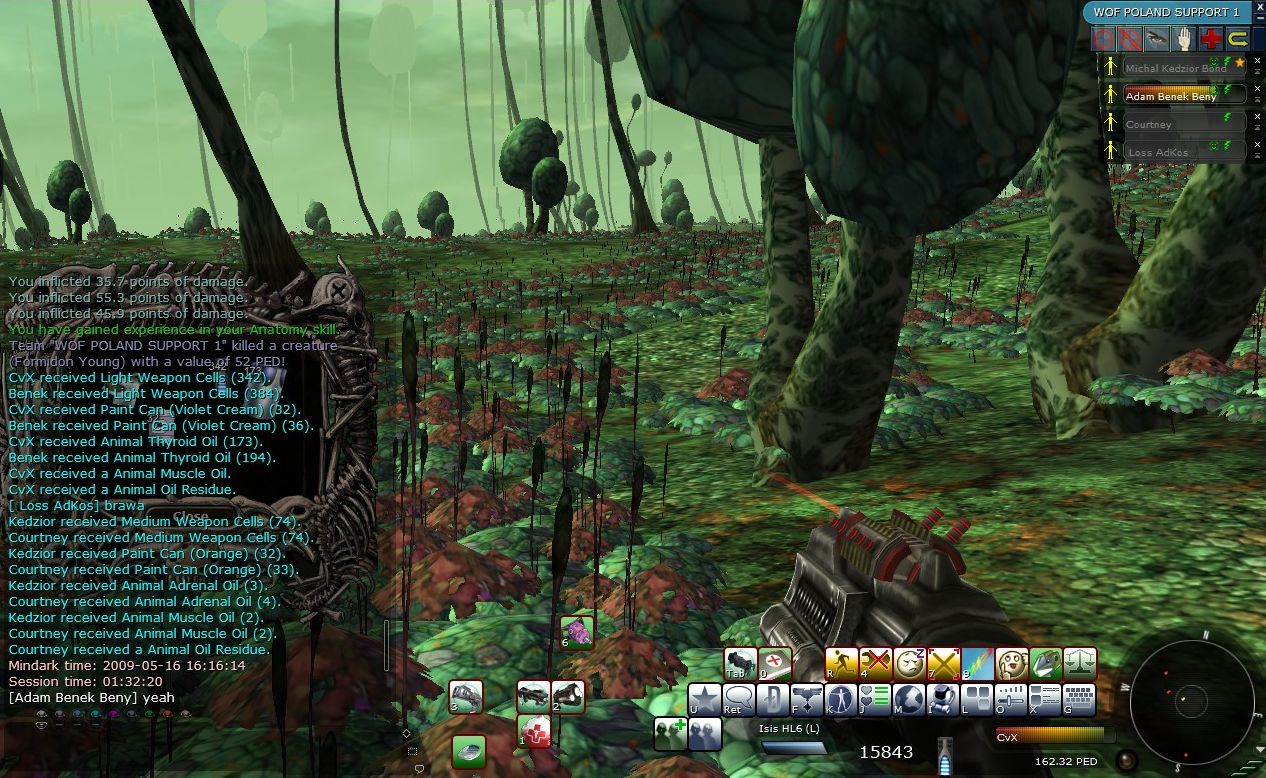The height and width of the screenshot is (778, 1266).
Task: Open the keyboard layout icon
Action: (1079, 699)
